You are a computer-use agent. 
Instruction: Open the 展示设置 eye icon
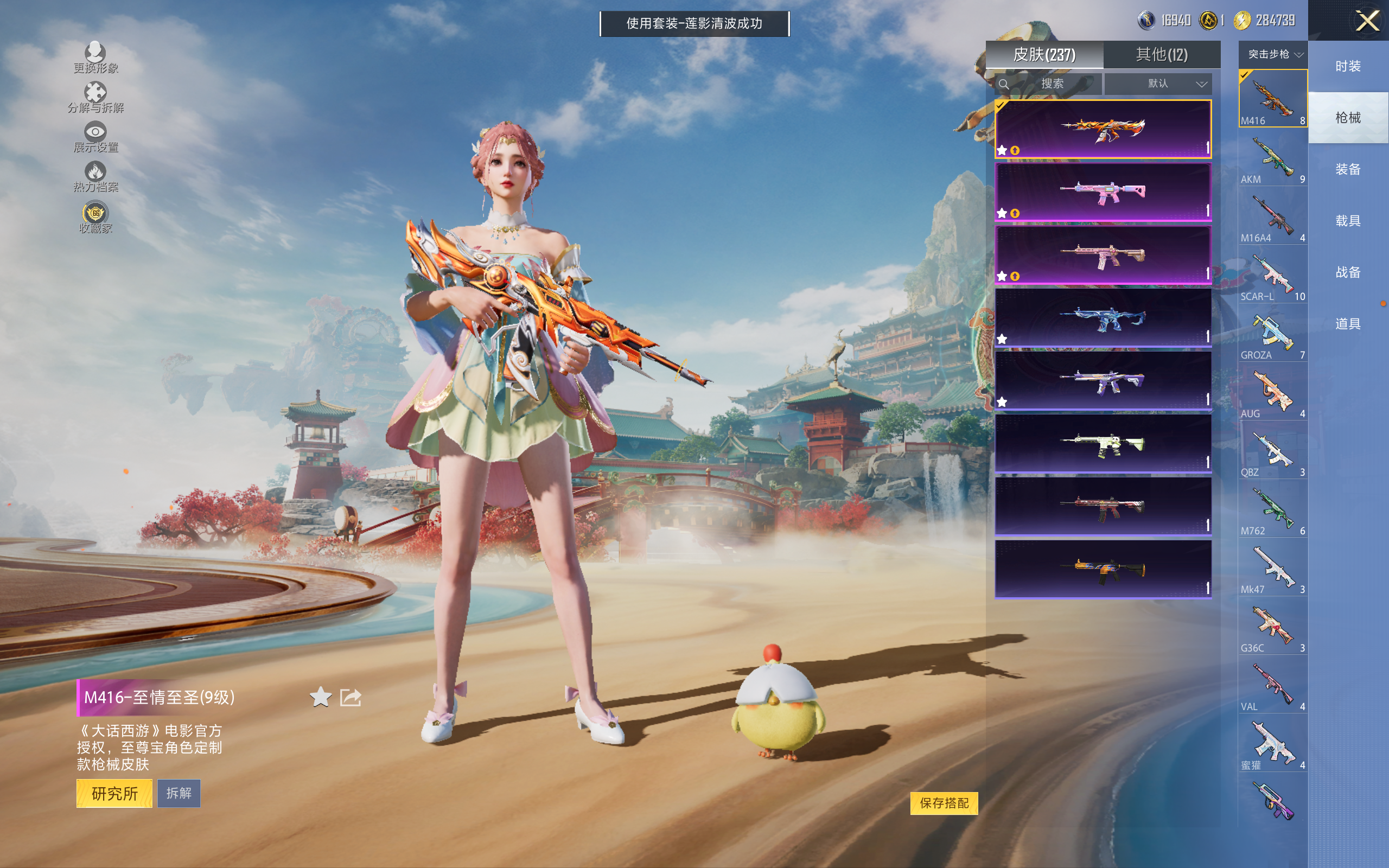pyautogui.click(x=95, y=137)
